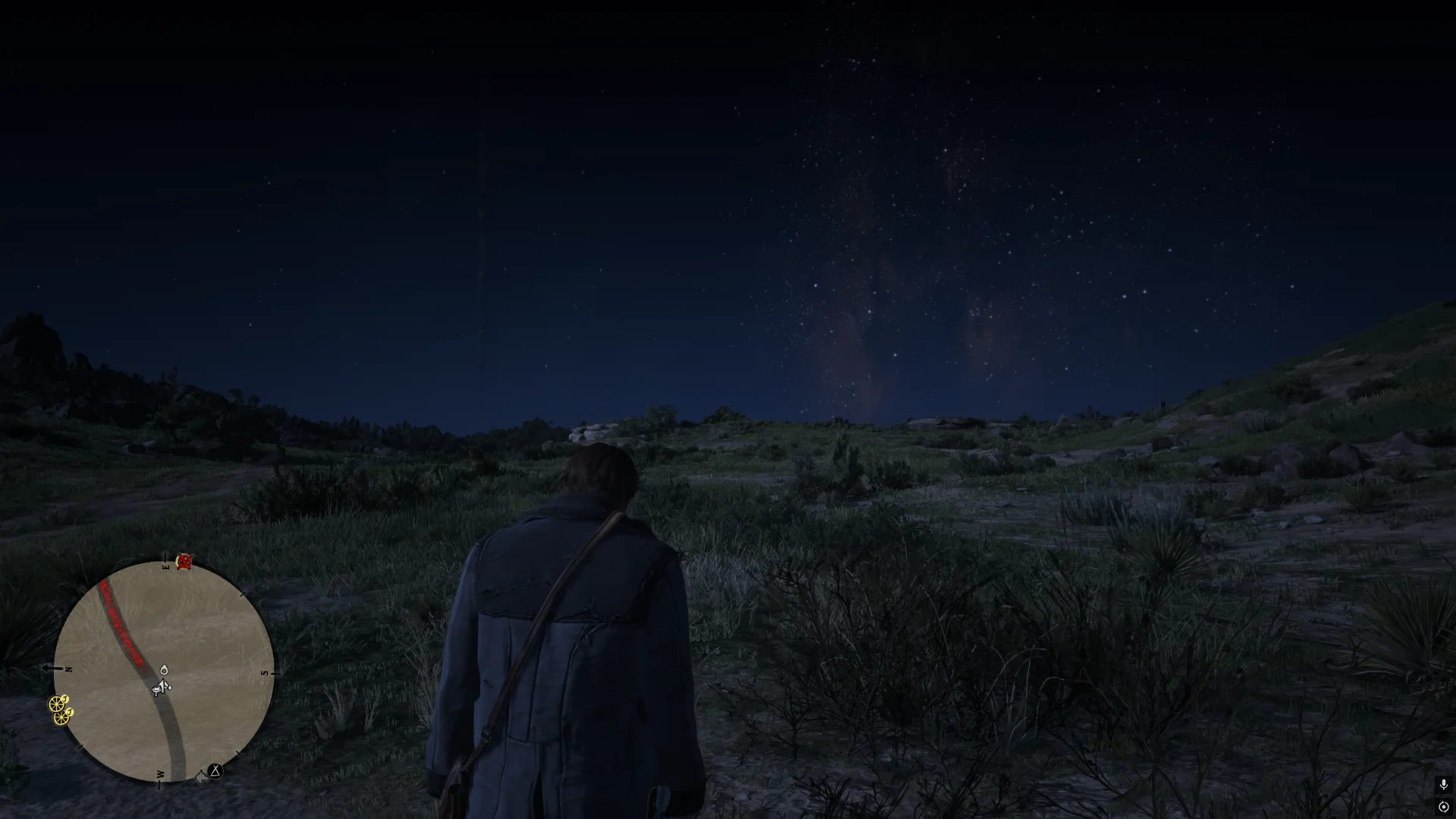Click the white player marker on the minimap

point(161,688)
